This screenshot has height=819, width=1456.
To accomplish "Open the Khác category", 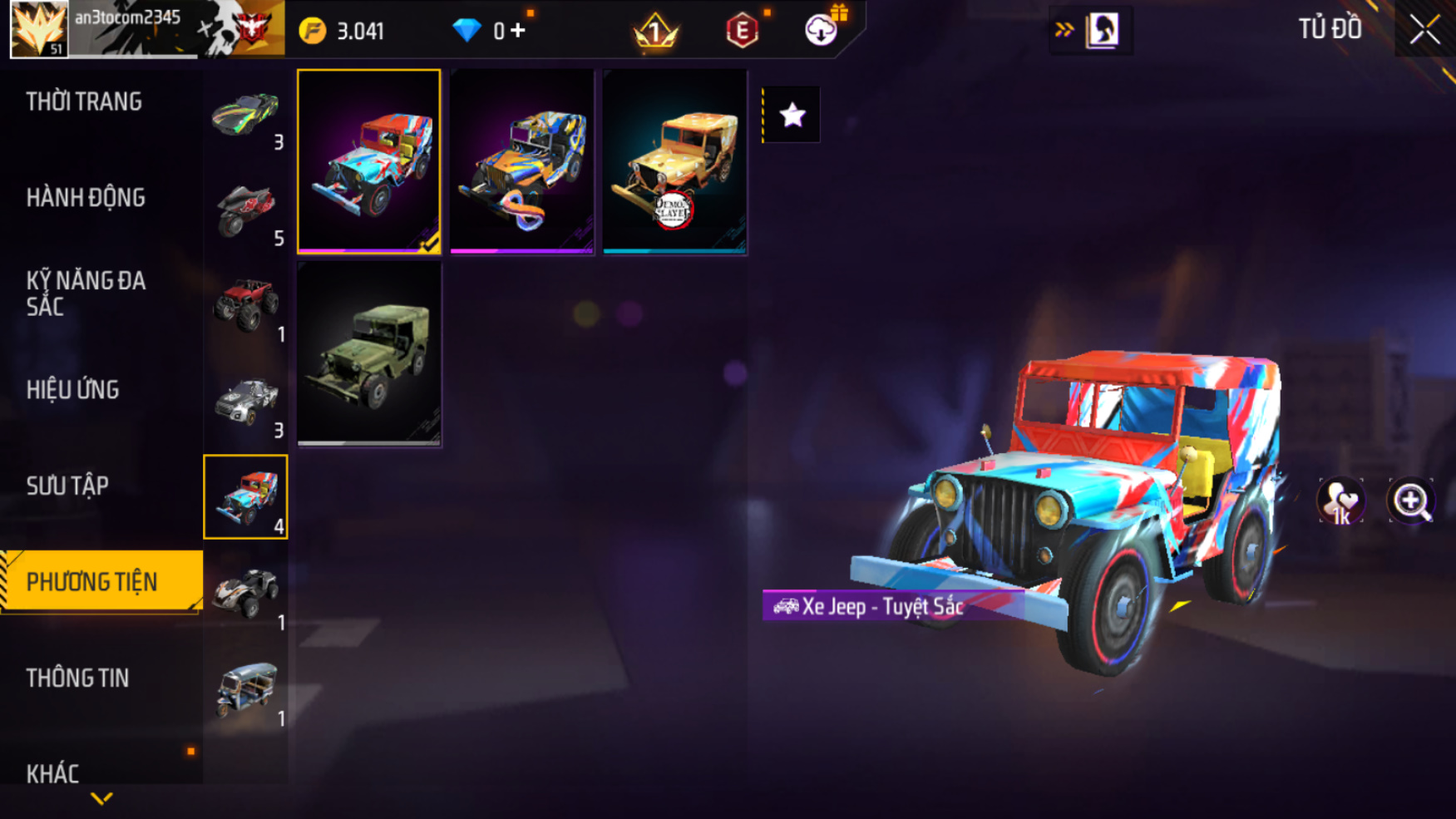I will pyautogui.click(x=52, y=773).
